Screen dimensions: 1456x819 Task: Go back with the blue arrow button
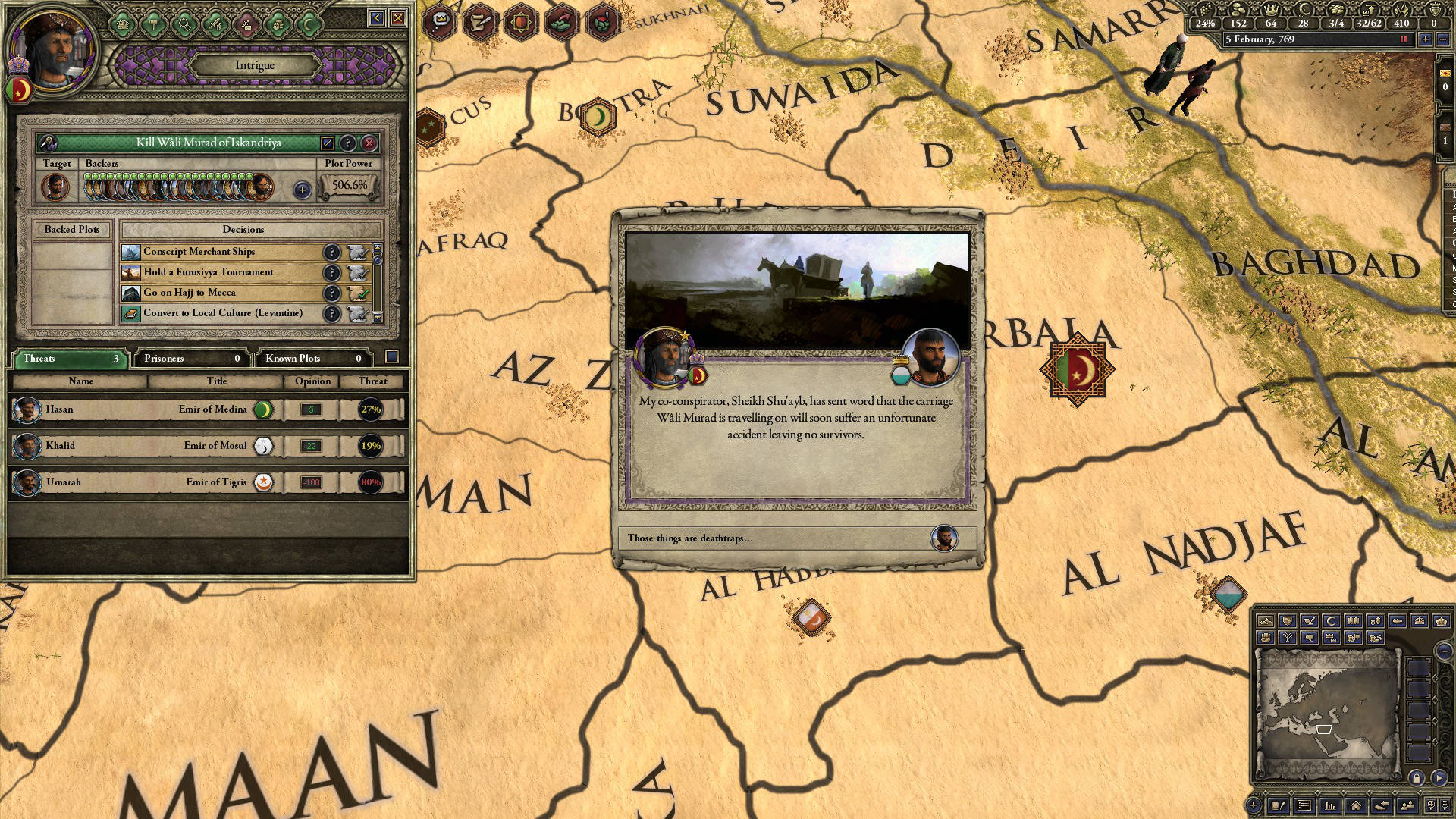(x=377, y=18)
